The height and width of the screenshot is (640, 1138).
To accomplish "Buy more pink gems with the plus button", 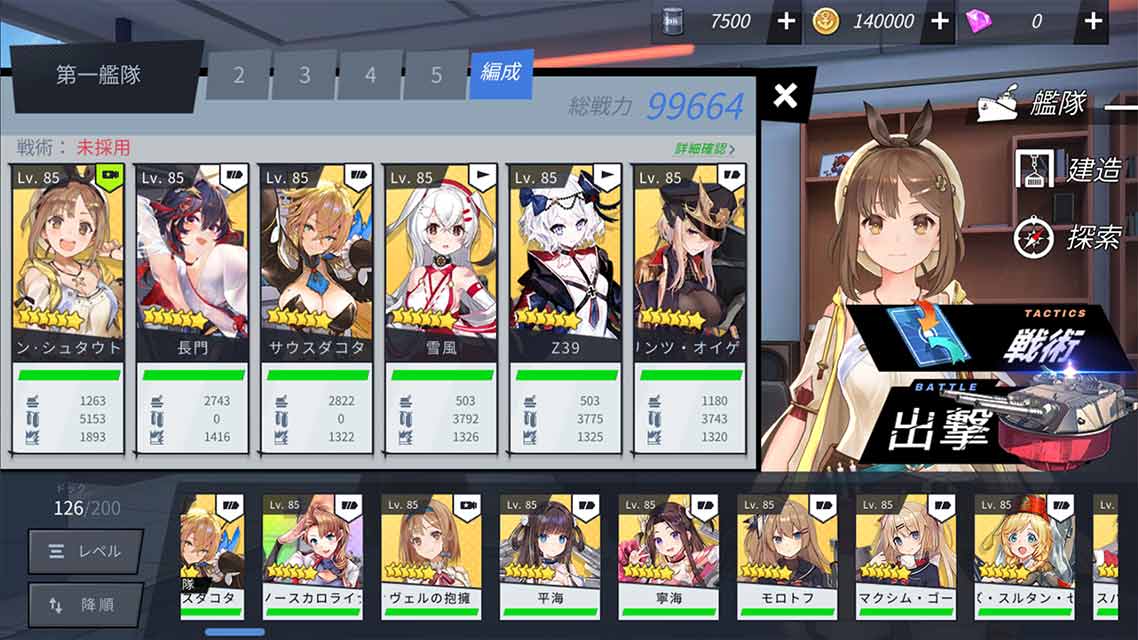I will (1093, 21).
